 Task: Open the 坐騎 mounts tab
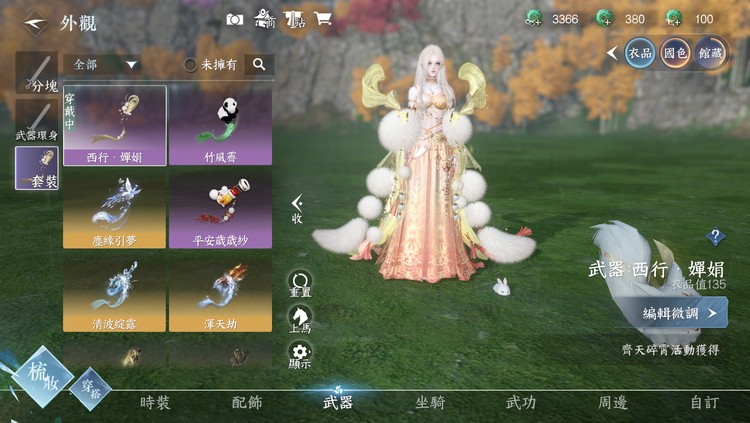430,403
